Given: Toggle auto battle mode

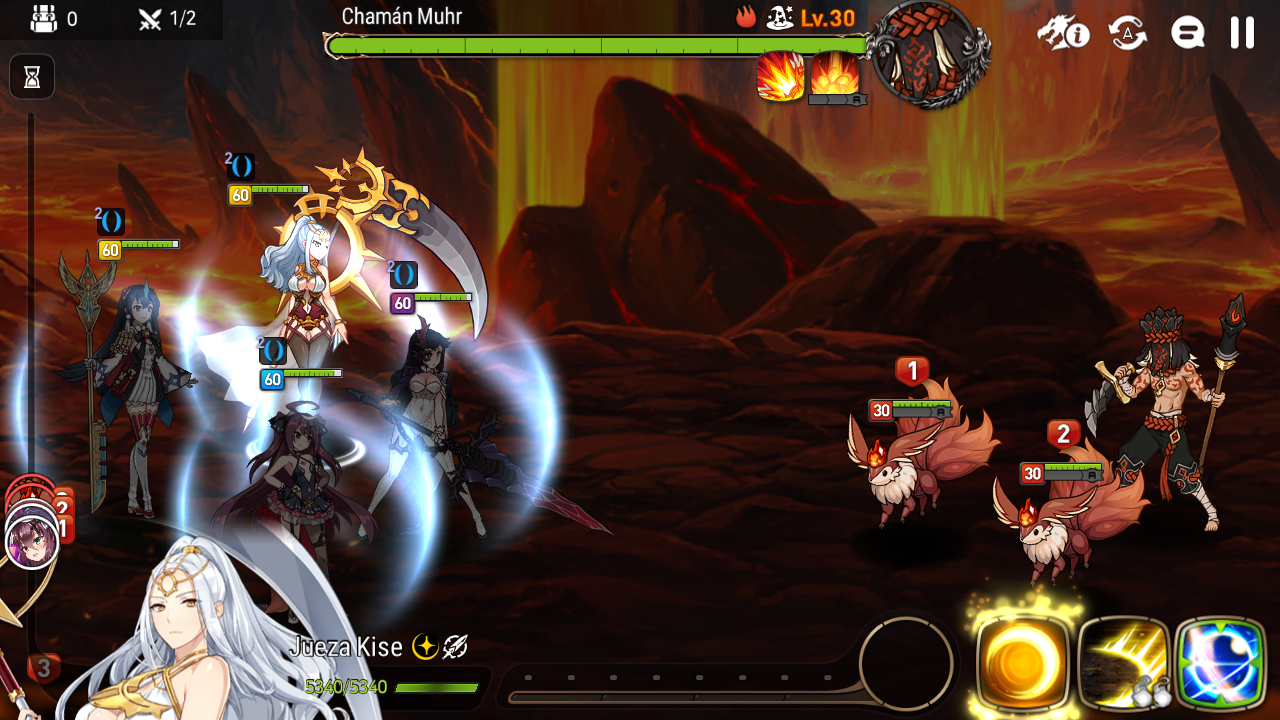Looking at the screenshot, I should coord(1126,31).
